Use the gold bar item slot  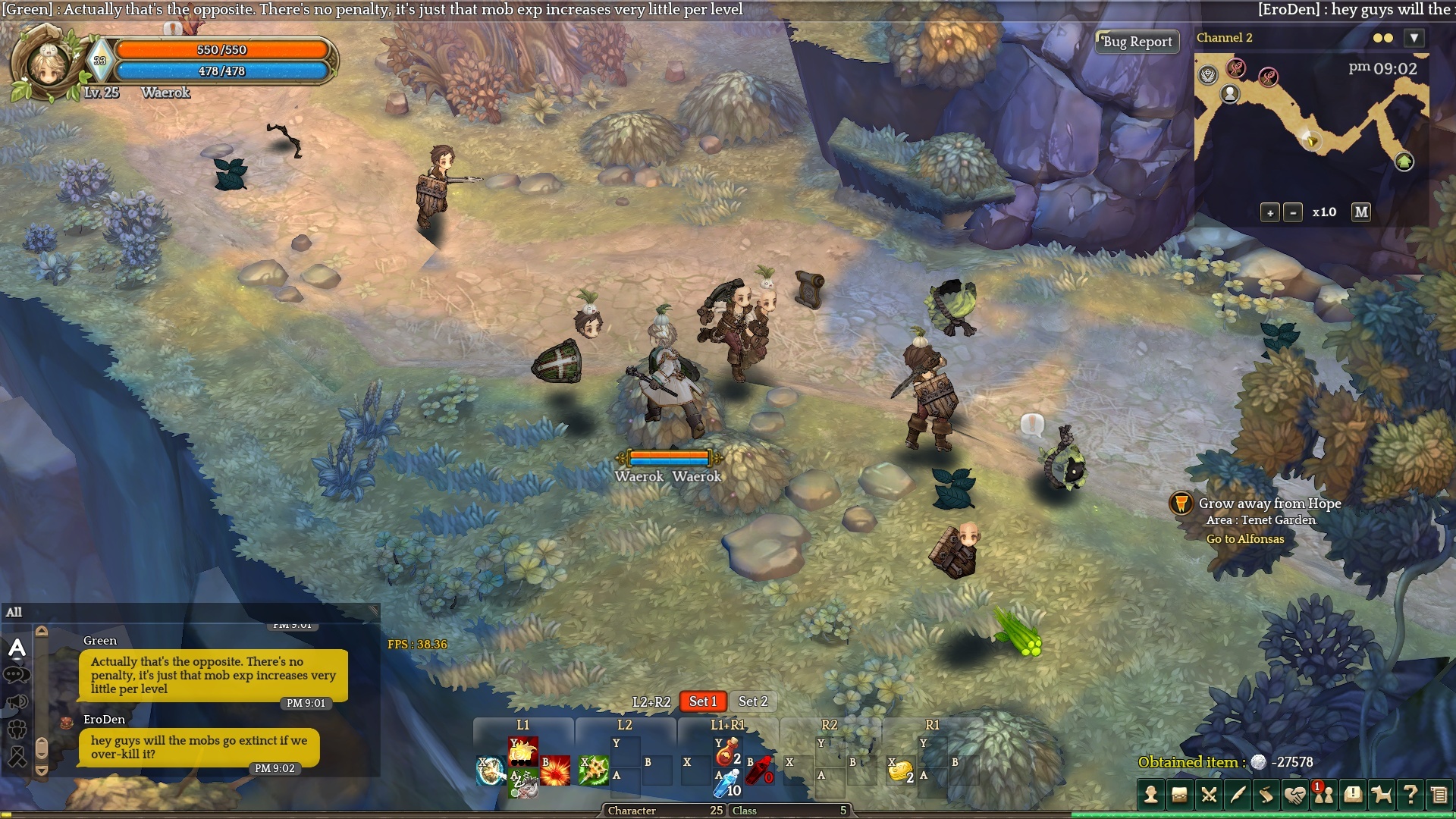(900, 771)
